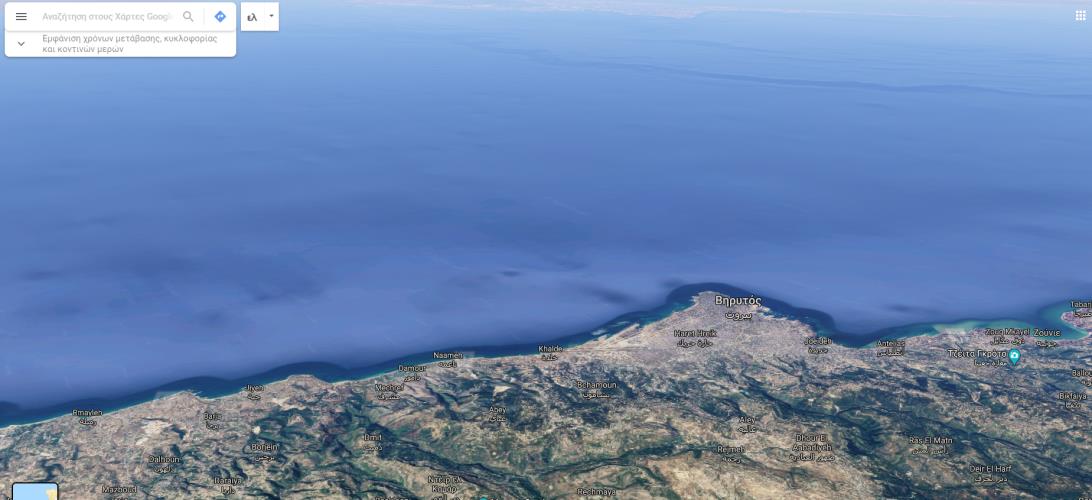Open directions with the blue arrow icon

point(220,17)
